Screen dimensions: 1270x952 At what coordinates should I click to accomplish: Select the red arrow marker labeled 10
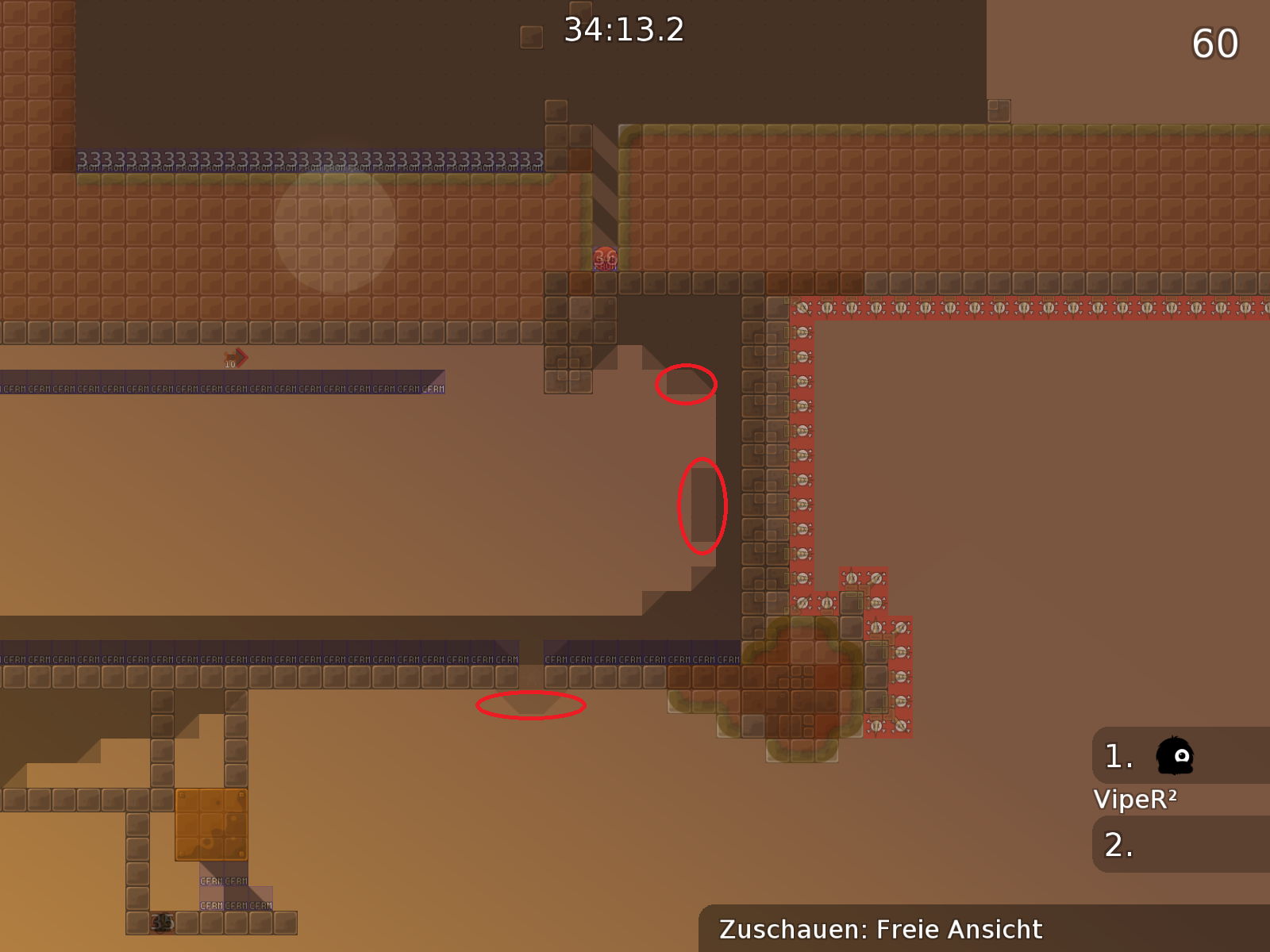click(x=236, y=359)
